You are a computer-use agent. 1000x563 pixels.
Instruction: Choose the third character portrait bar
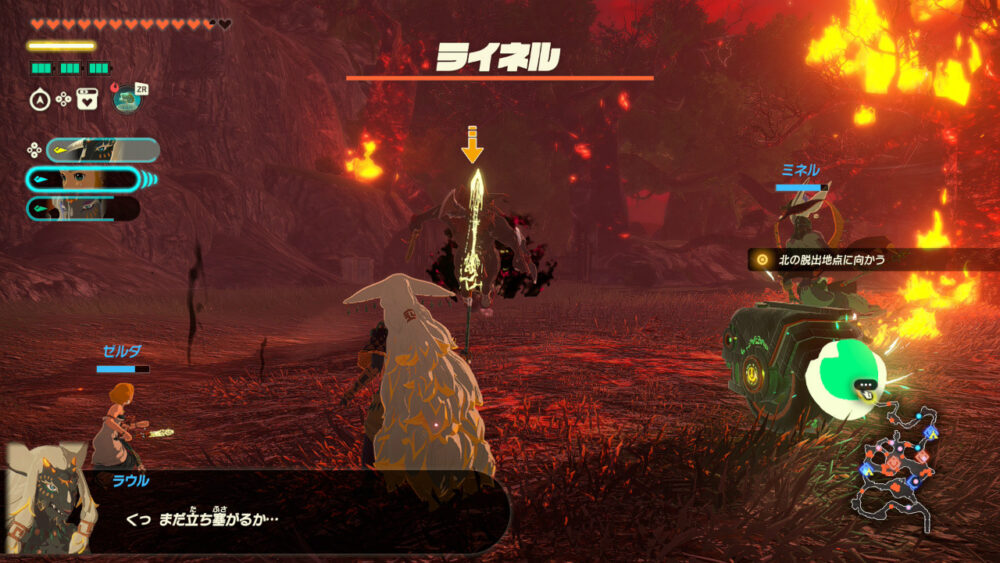(84, 208)
